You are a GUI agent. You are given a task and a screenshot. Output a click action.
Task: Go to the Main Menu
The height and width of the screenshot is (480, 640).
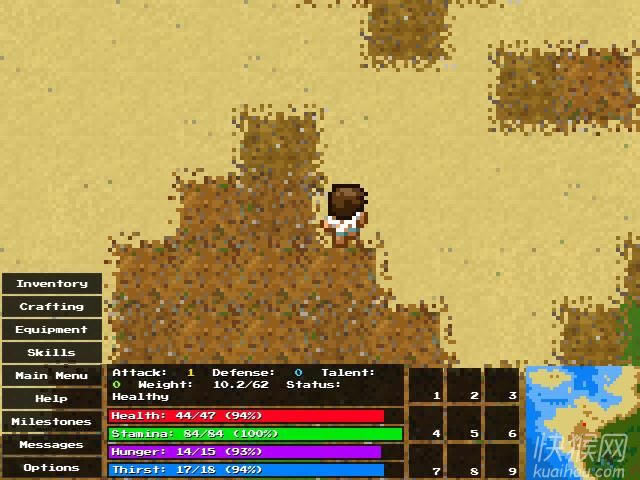point(52,376)
